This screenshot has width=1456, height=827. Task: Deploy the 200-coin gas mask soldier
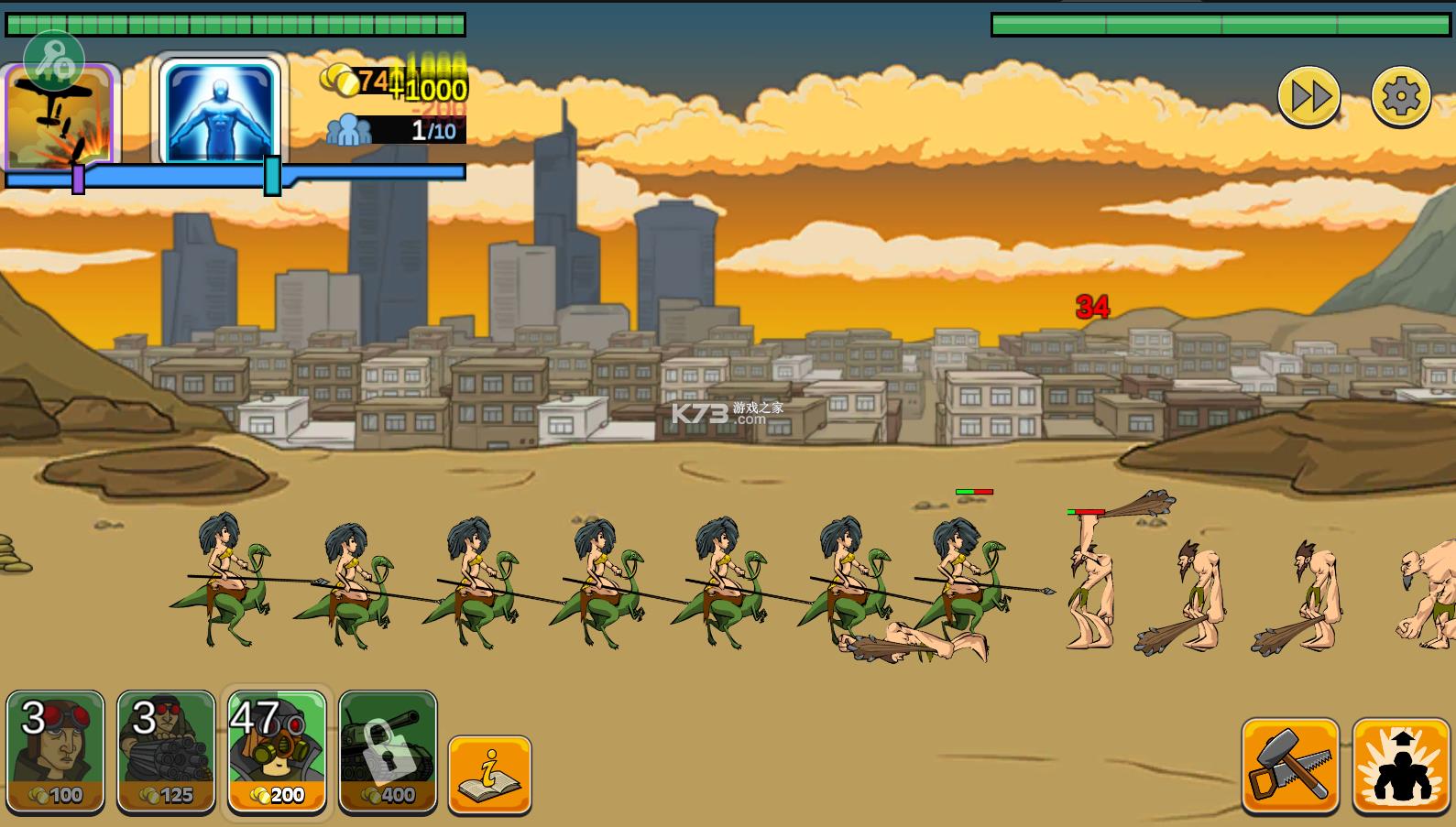coord(277,751)
